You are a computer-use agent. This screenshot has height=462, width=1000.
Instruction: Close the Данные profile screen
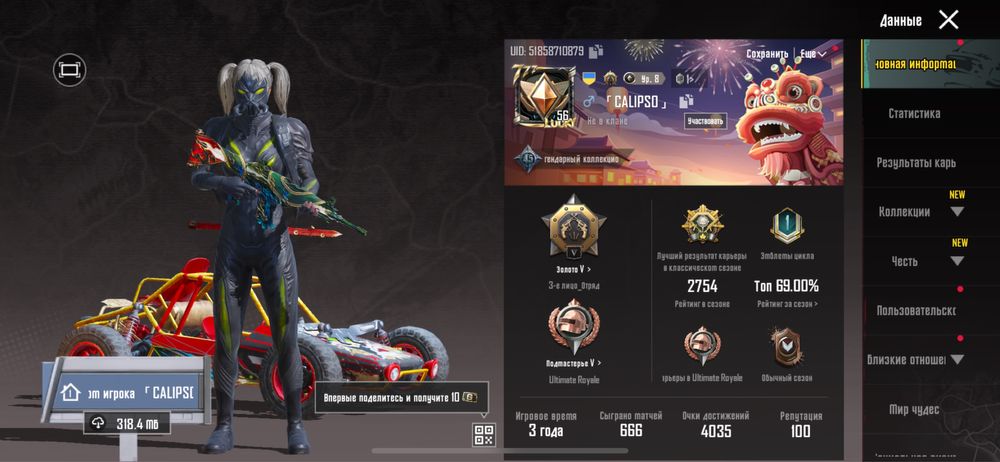948,20
